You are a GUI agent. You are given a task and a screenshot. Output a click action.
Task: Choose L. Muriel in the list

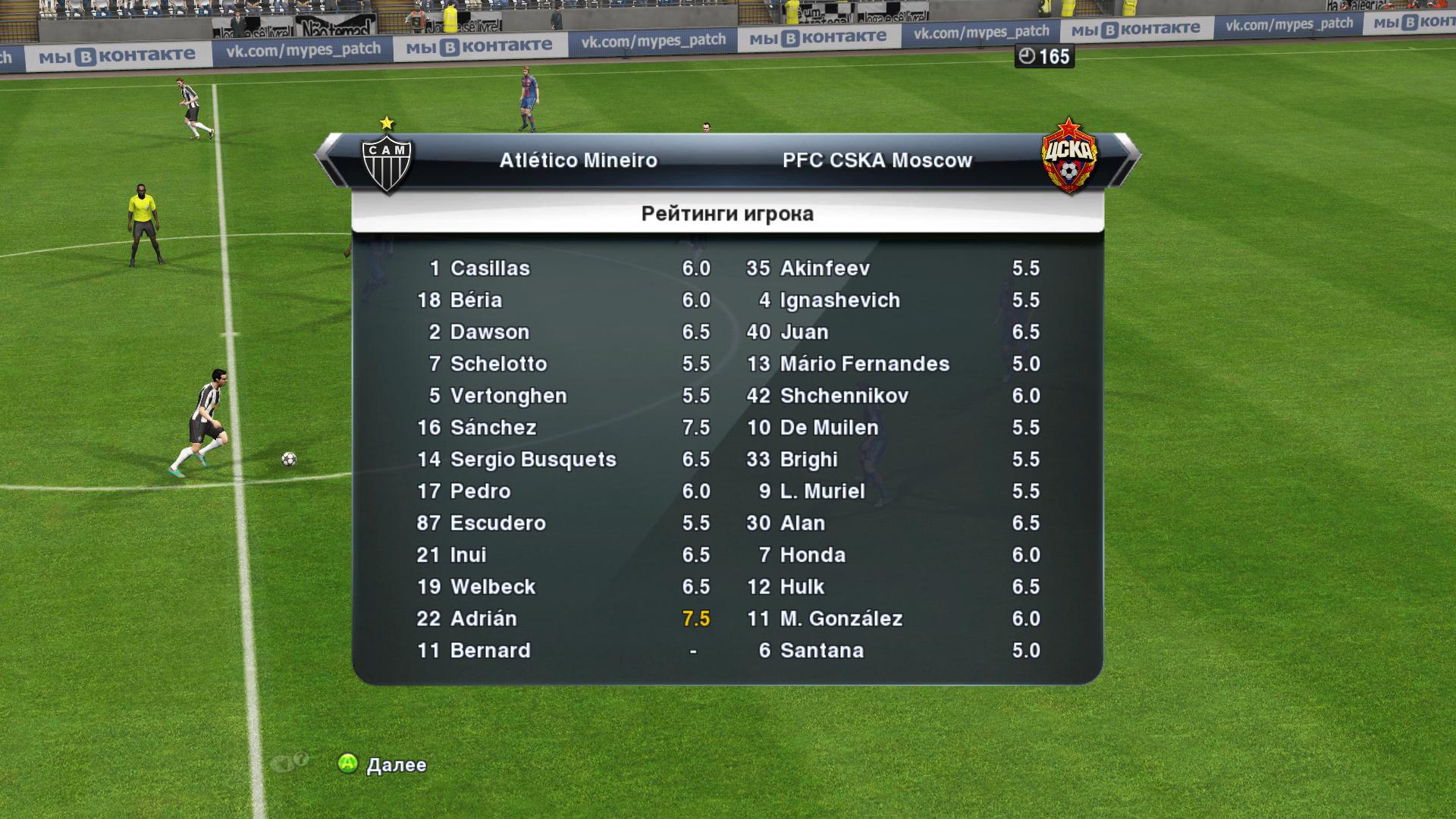click(x=822, y=491)
